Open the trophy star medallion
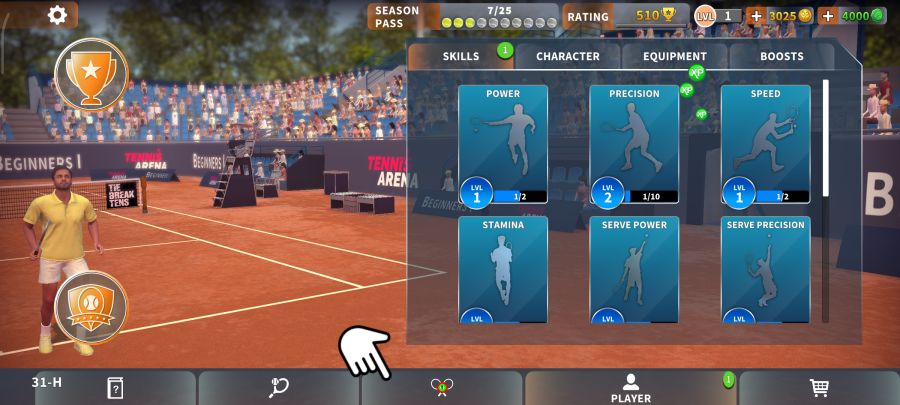 click(x=91, y=73)
